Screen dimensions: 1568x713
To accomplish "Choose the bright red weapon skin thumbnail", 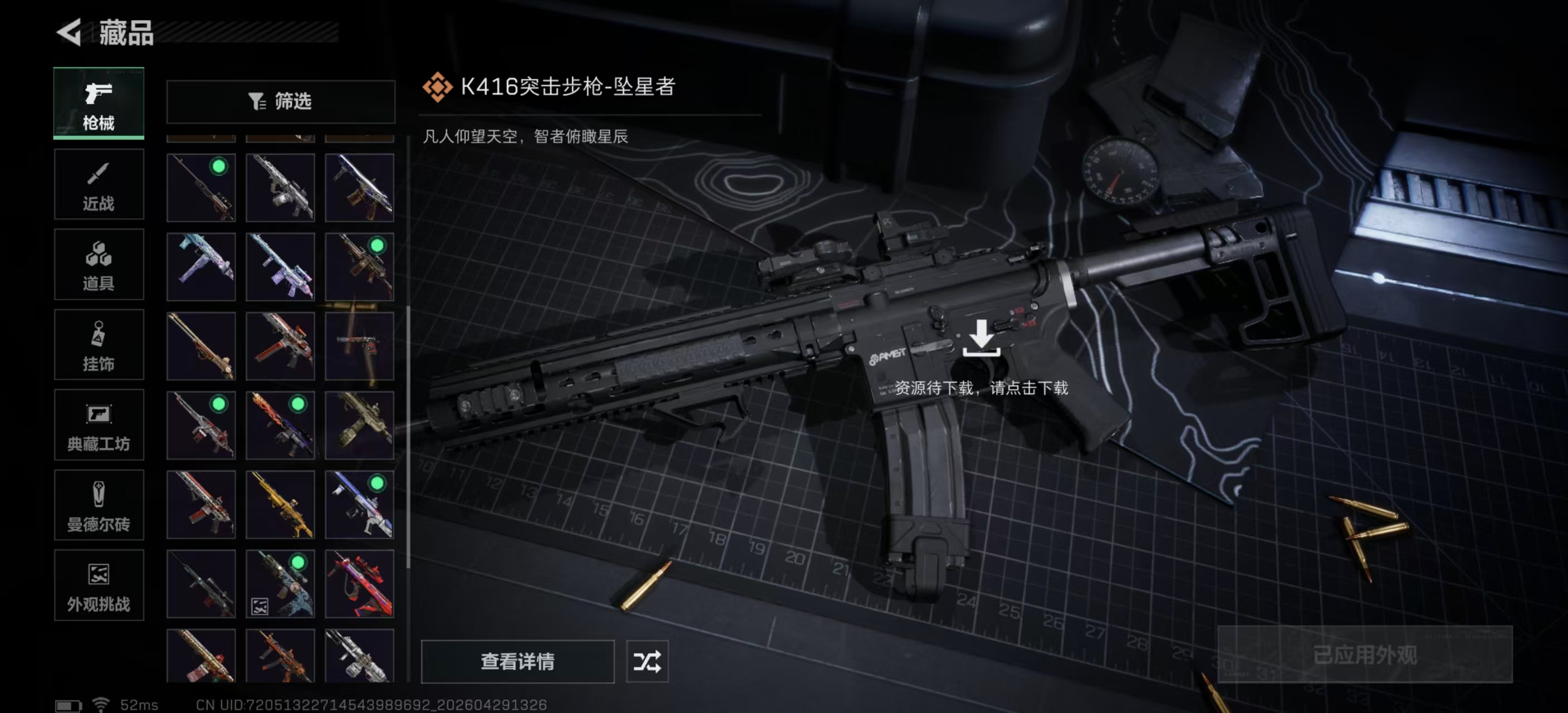I will click(359, 584).
